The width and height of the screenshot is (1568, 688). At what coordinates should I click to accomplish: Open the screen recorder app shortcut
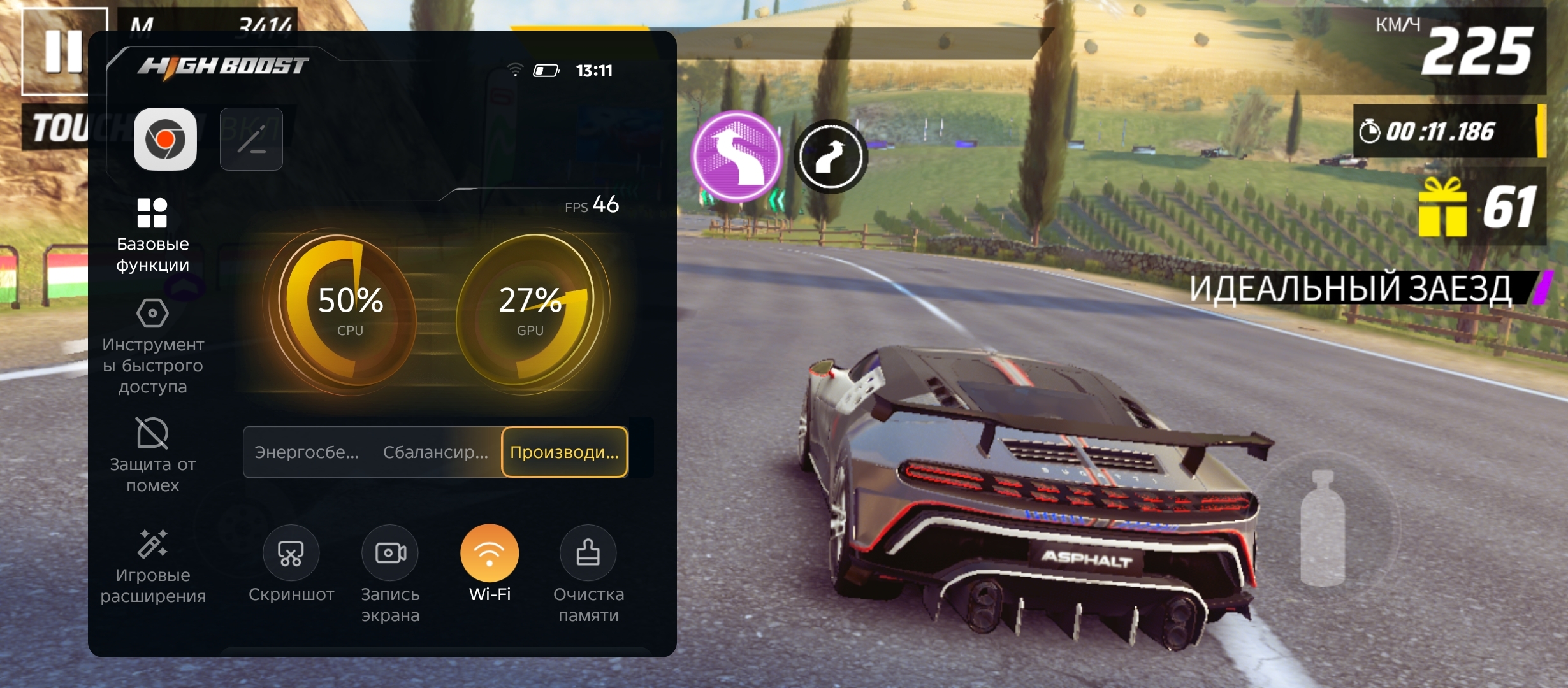point(165,139)
